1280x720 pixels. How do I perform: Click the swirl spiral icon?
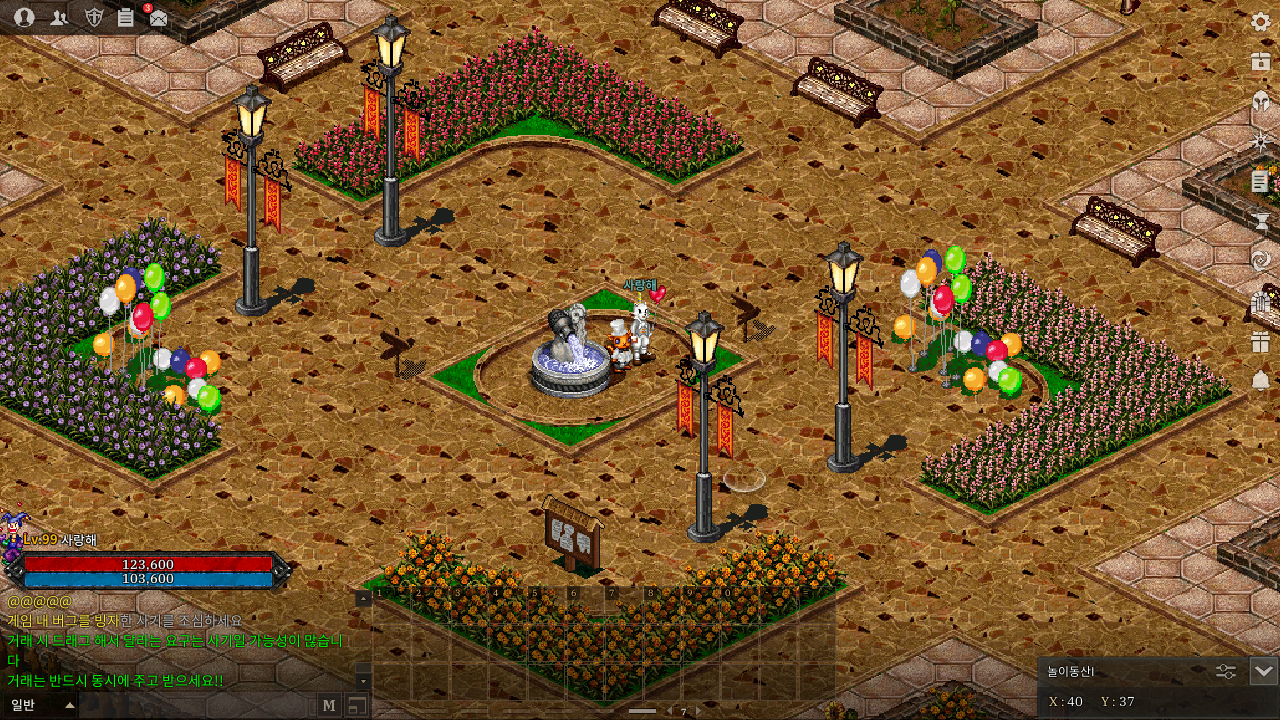pyautogui.click(x=1260, y=261)
